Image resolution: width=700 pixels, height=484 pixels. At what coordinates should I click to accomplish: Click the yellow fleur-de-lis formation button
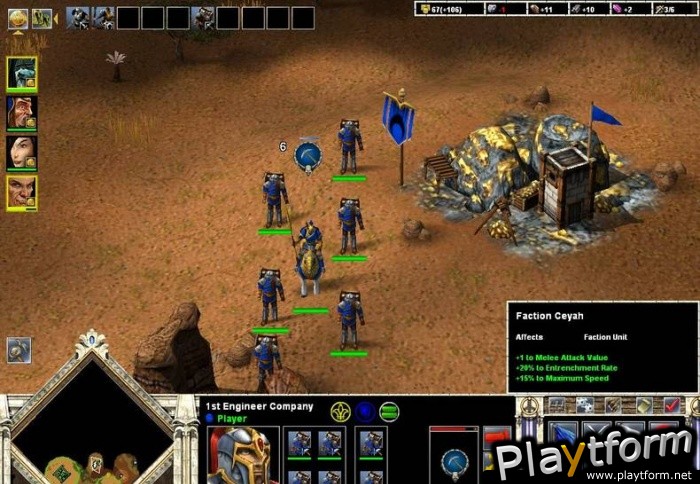pyautogui.click(x=340, y=411)
